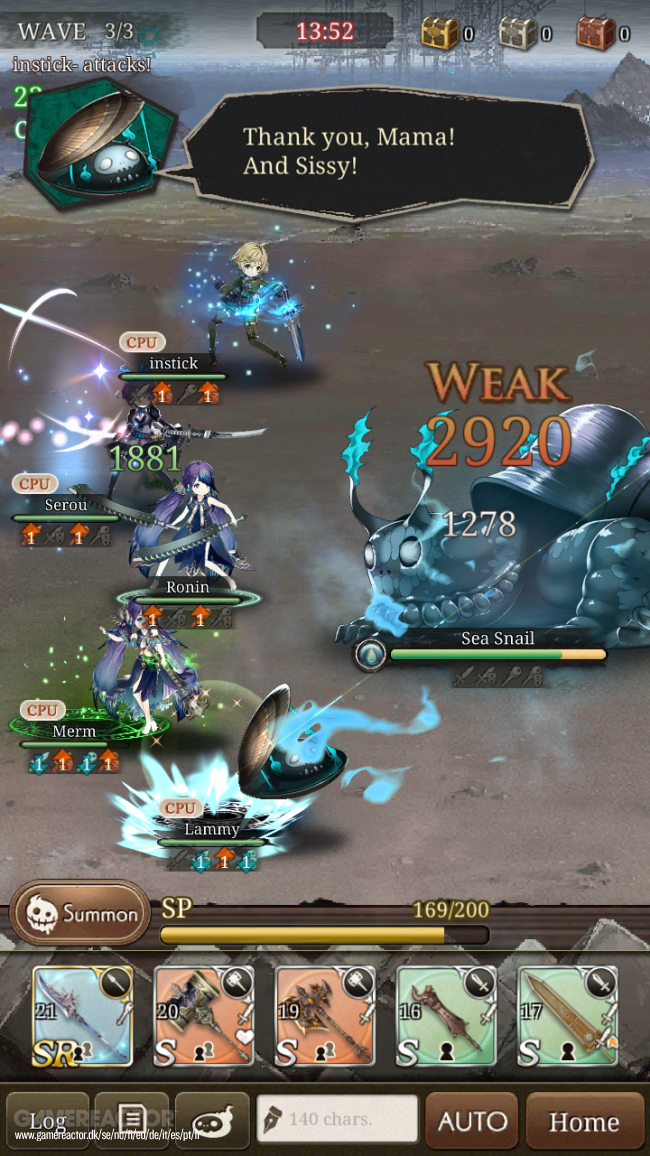Target the Sea Snail enemy nameplate
Screen dimensions: 650x1156
(497, 639)
